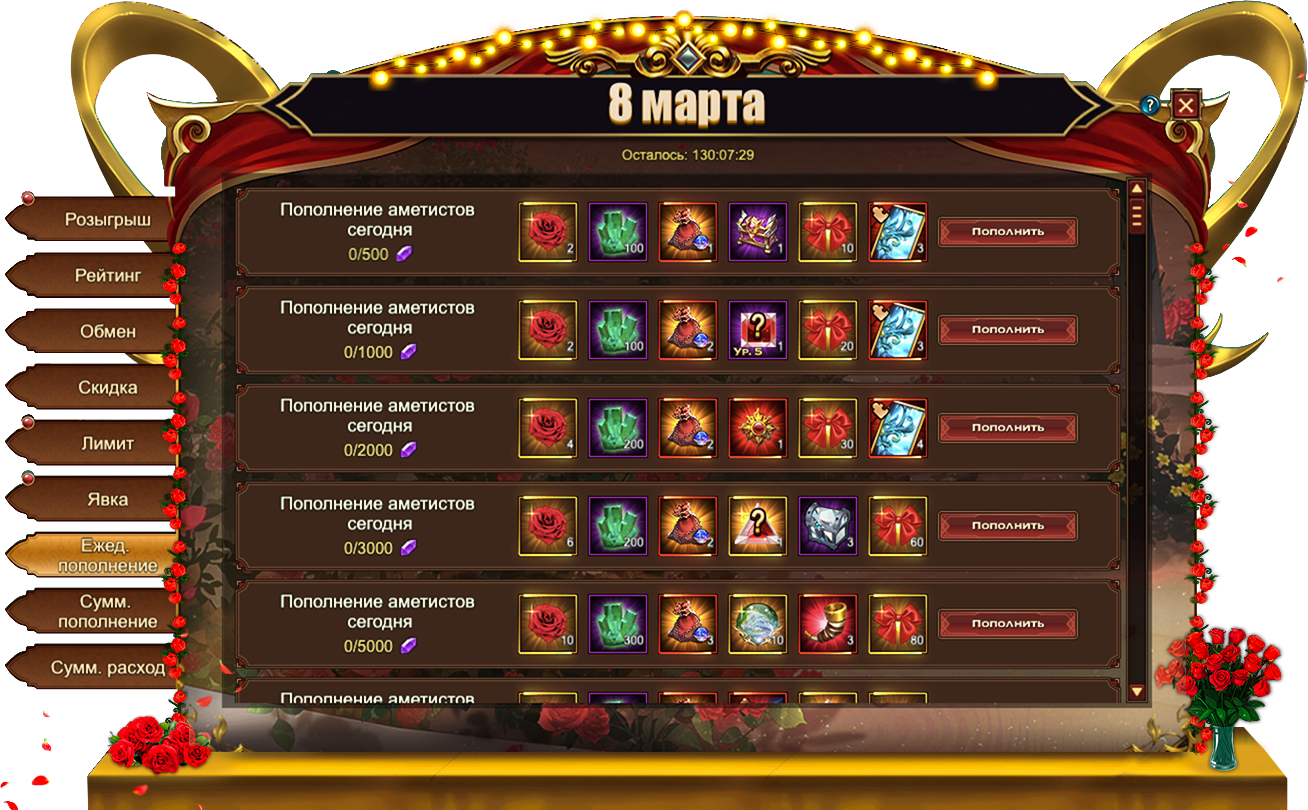The height and width of the screenshot is (810, 1308).
Task: Close the 8 марта event window
Action: [1186, 105]
